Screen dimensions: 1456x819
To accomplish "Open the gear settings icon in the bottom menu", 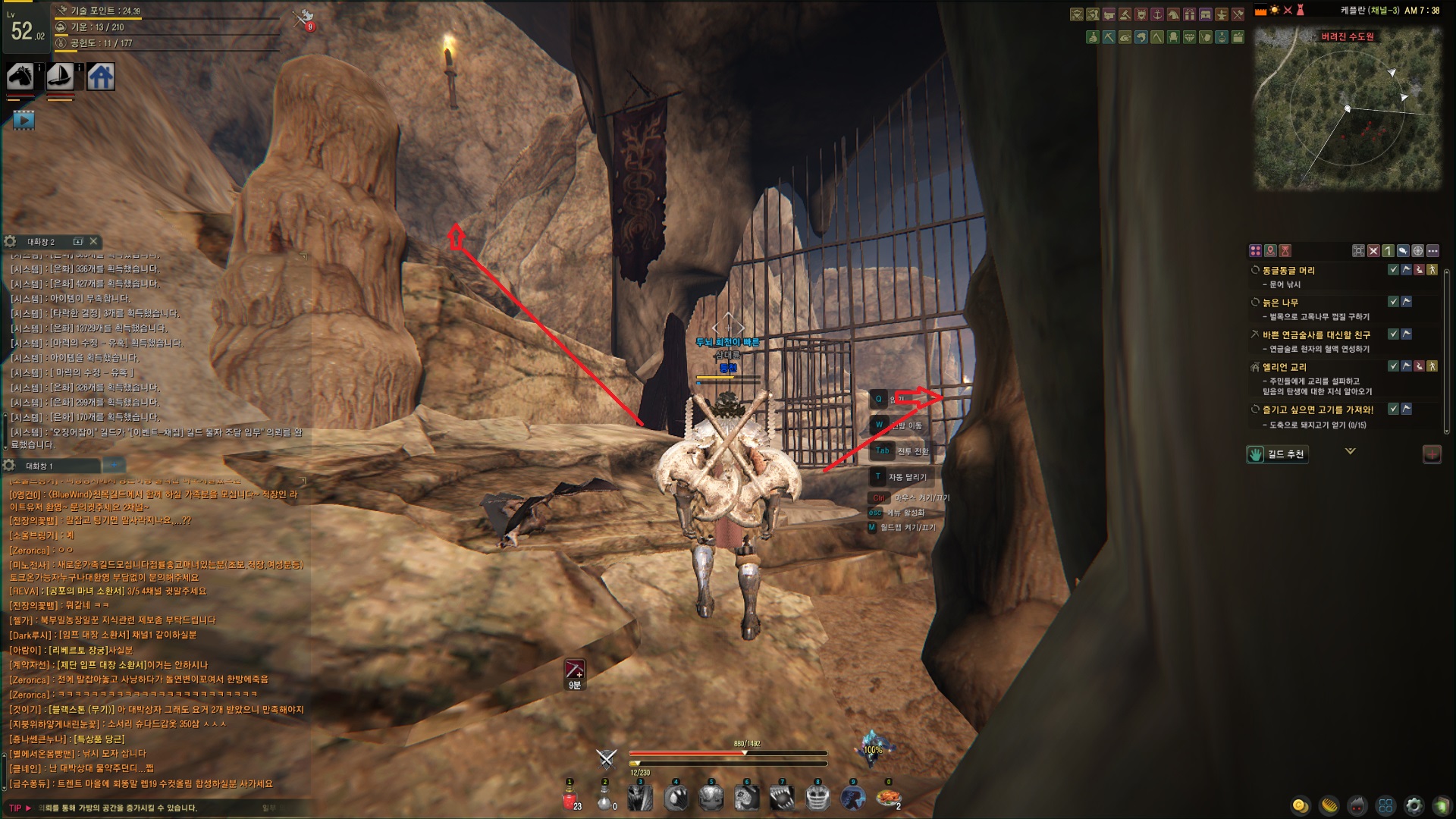I will 1414,805.
